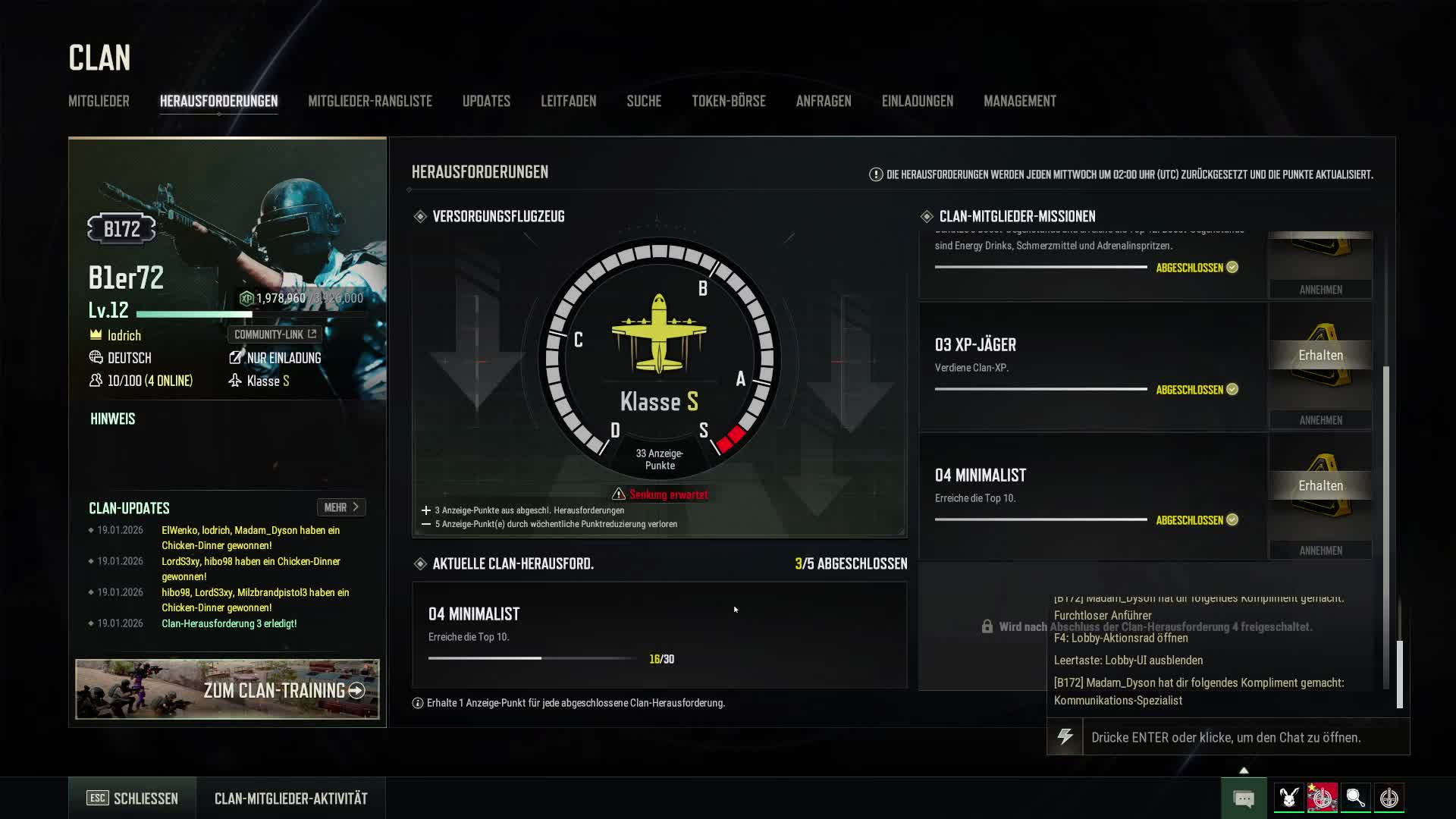Select the rabbit emblem icon
Image resolution: width=1456 pixels, height=819 pixels.
pyautogui.click(x=1288, y=798)
